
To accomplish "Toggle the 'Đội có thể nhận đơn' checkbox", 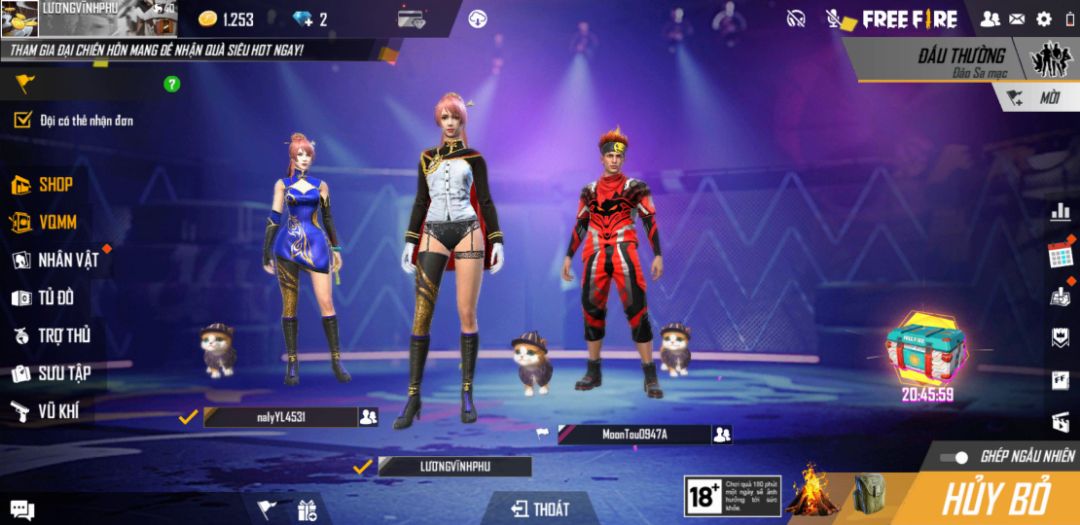I will click(22, 121).
